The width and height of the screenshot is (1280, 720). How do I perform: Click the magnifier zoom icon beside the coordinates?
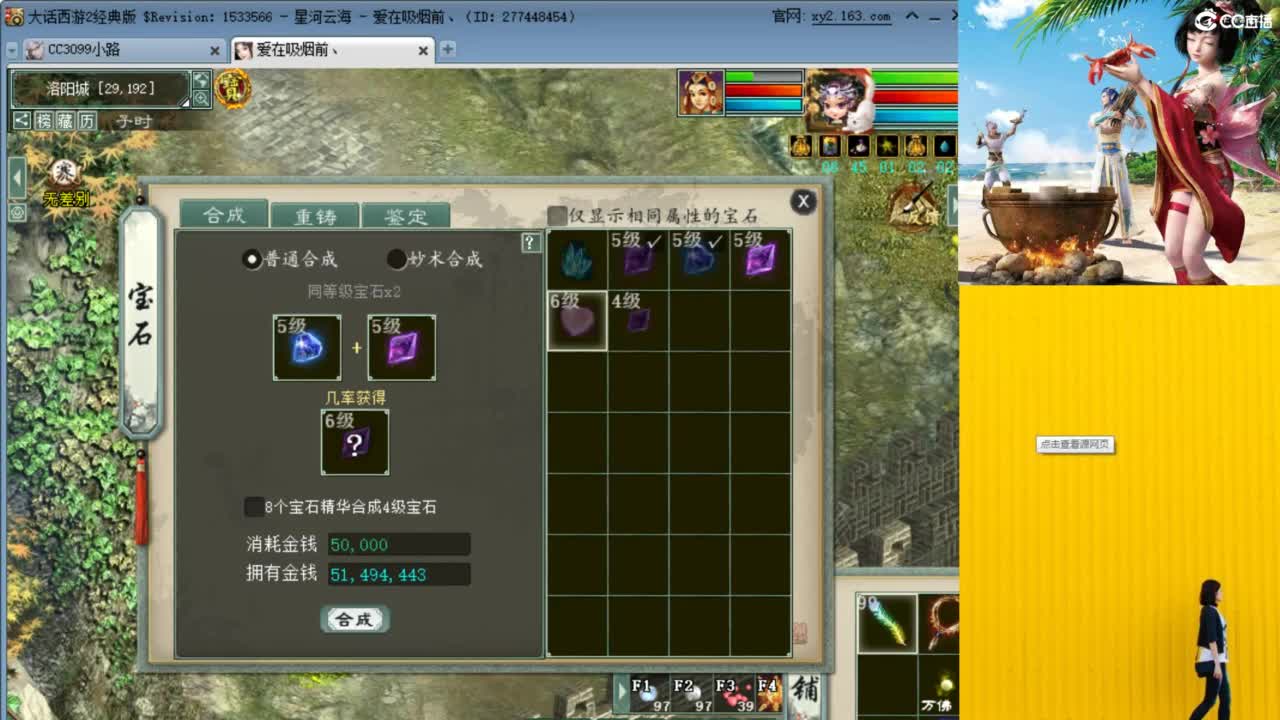click(201, 97)
